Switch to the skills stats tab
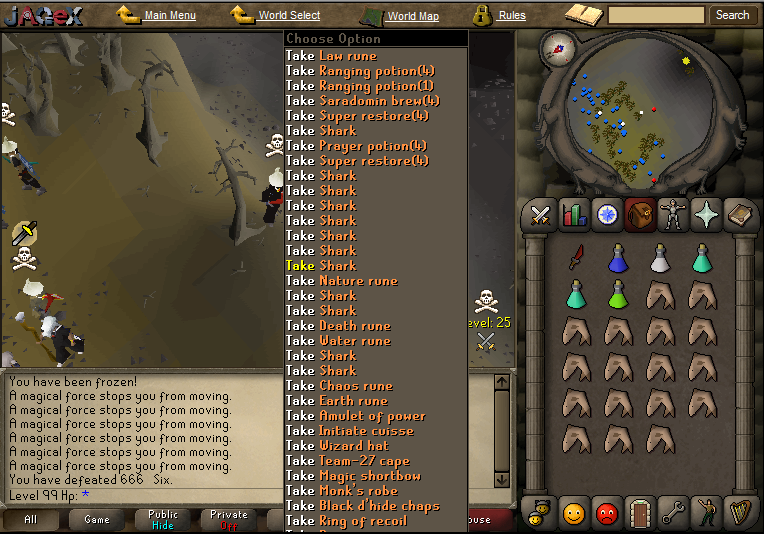 (x=574, y=215)
